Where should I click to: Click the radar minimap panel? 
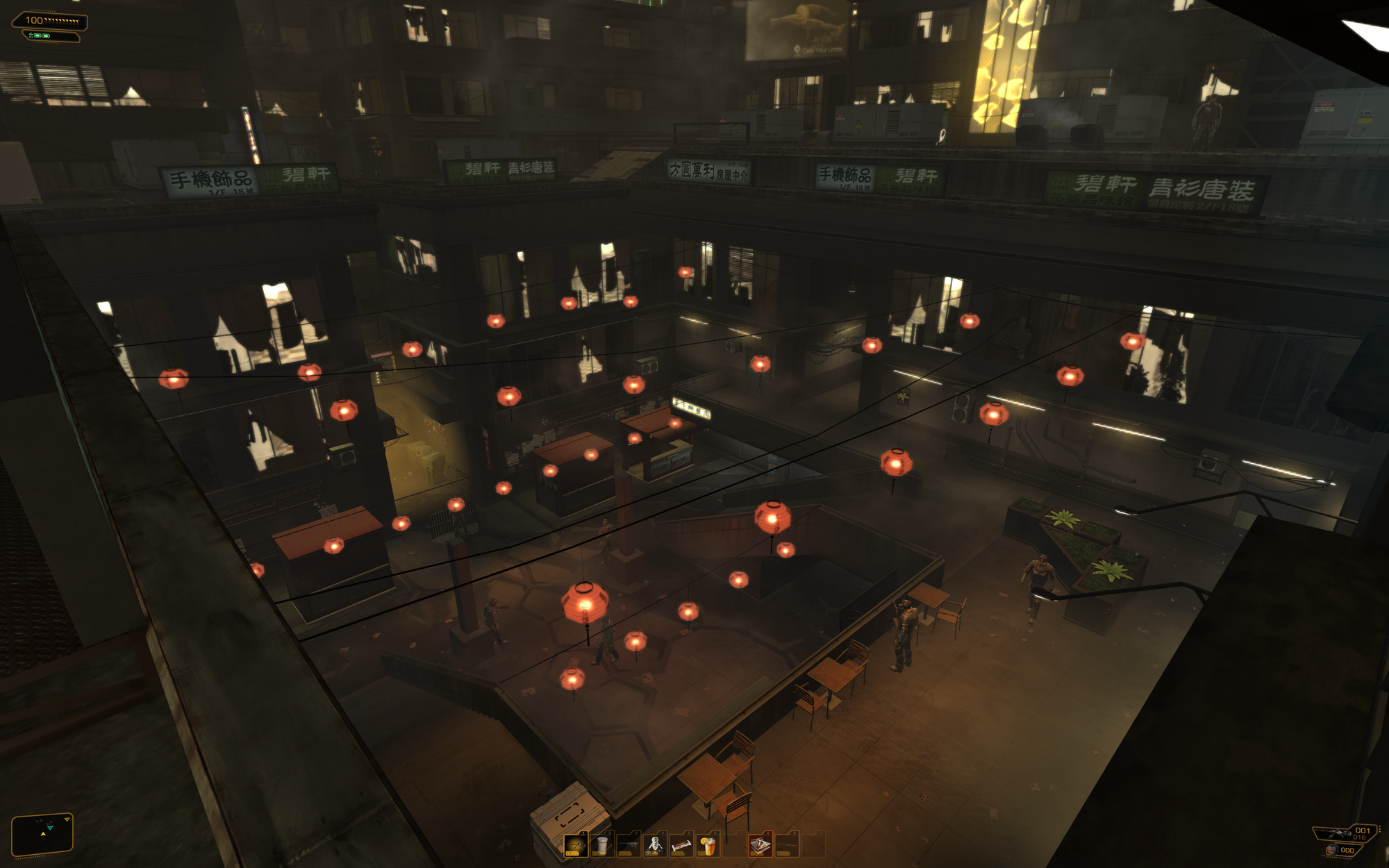42,833
